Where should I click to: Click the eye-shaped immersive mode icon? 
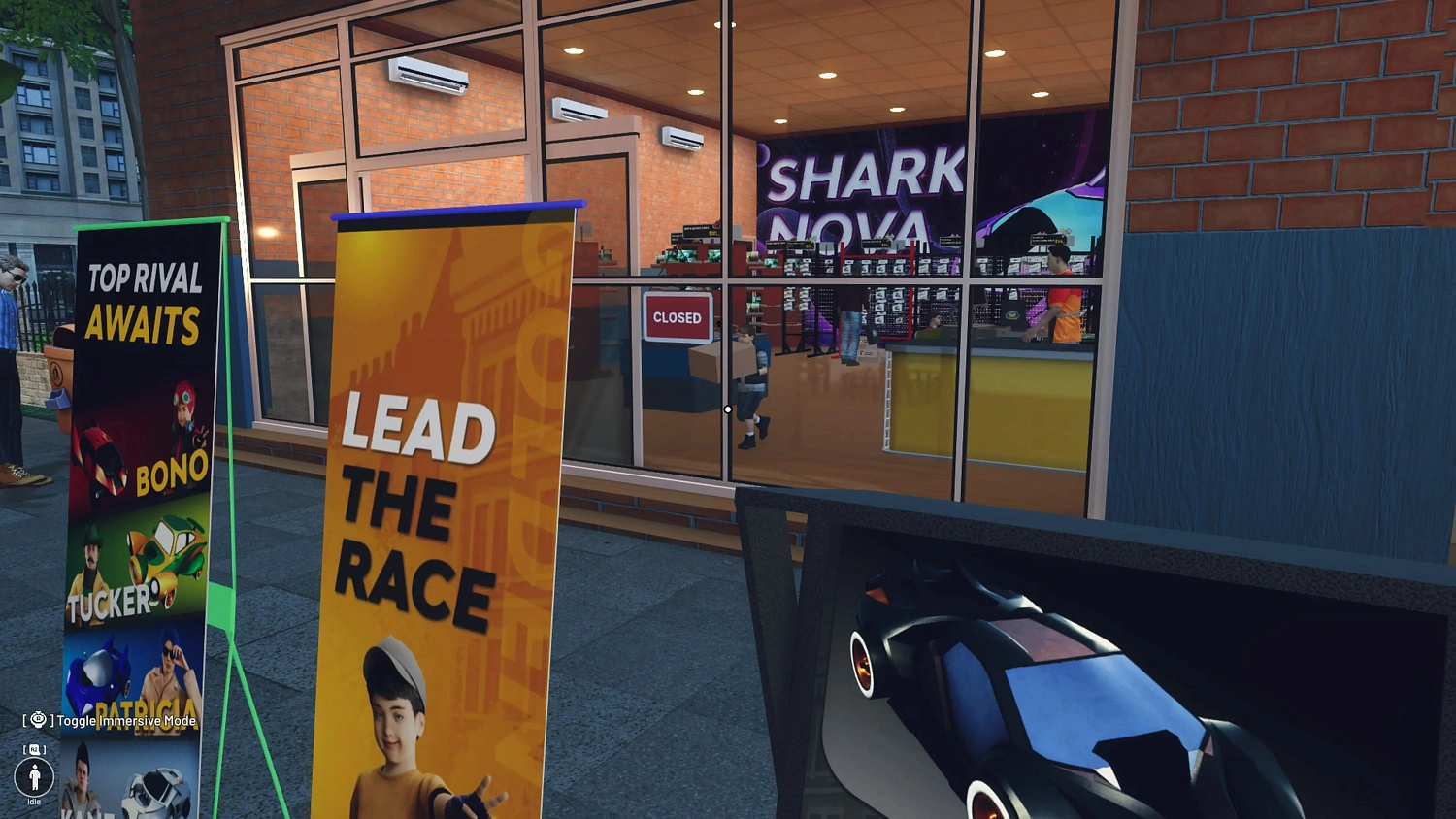tap(37, 718)
